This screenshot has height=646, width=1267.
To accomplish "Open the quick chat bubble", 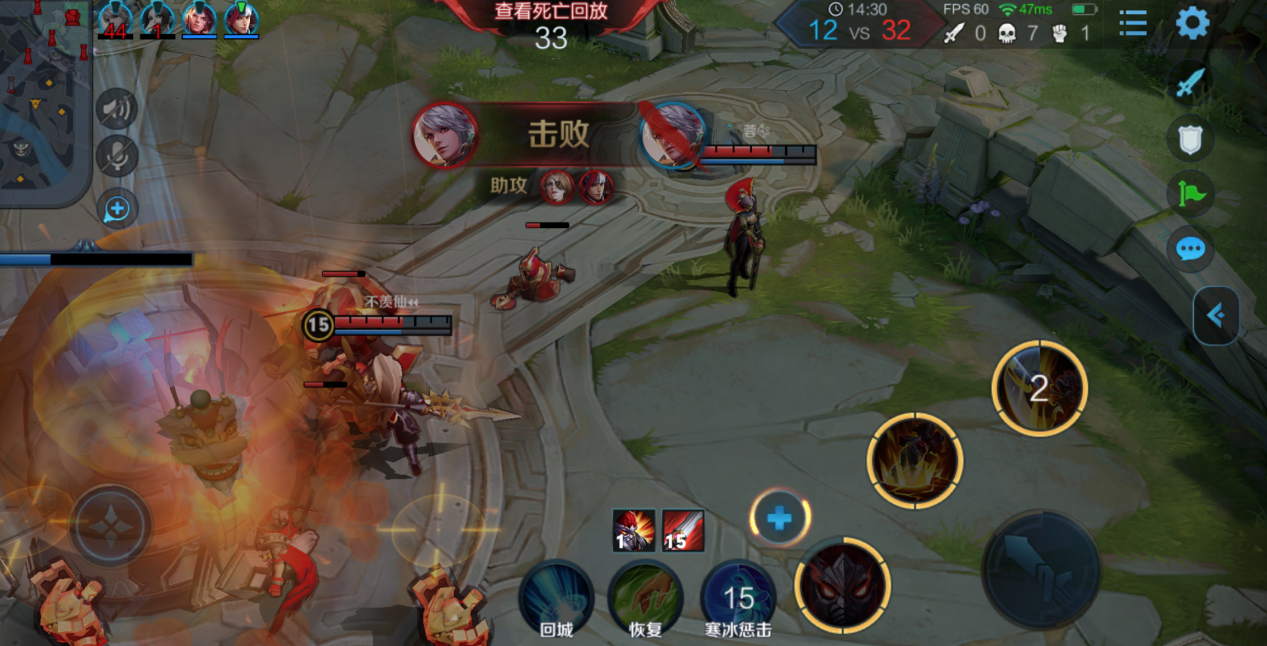I will point(1189,248).
